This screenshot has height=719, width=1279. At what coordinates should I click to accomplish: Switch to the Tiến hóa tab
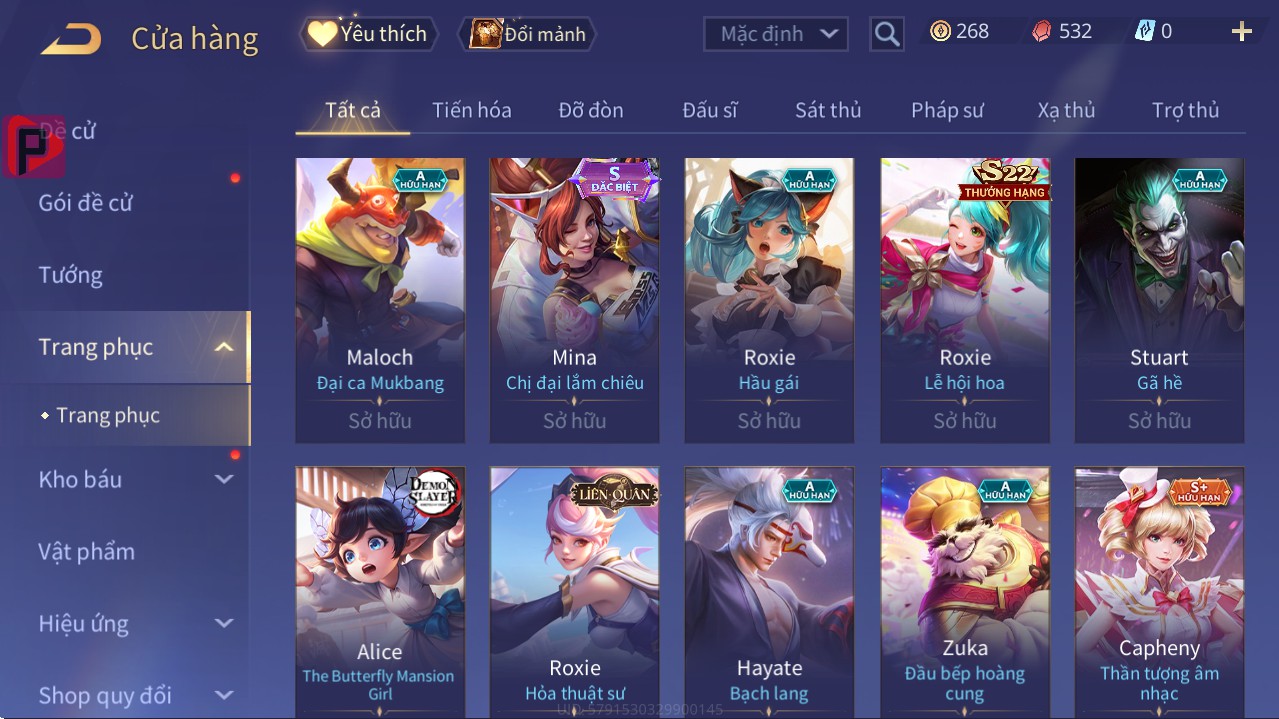pyautogui.click(x=471, y=110)
